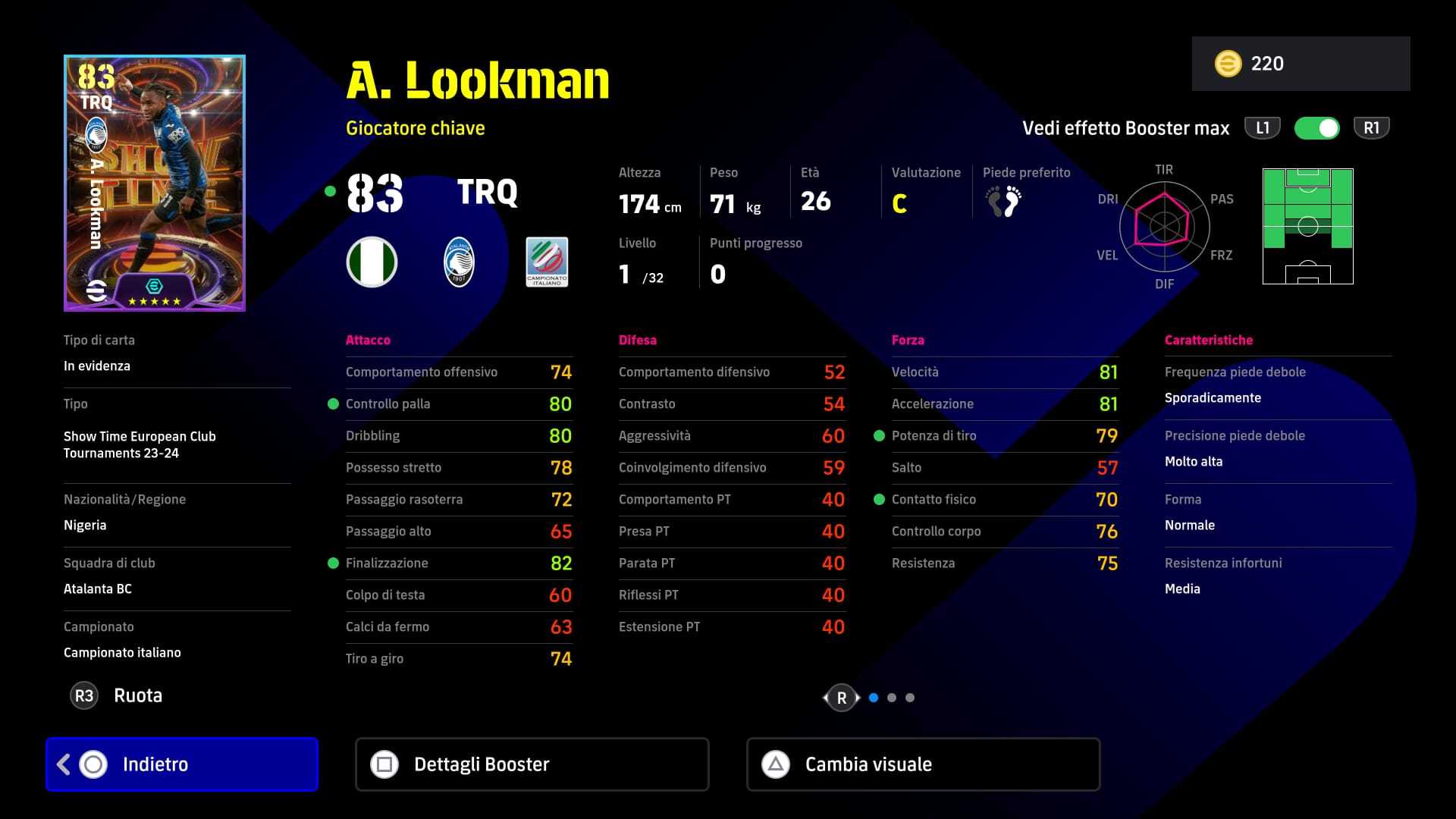Select the A. Lookman player card
Viewport: 1456px width, 819px height.
[x=155, y=183]
